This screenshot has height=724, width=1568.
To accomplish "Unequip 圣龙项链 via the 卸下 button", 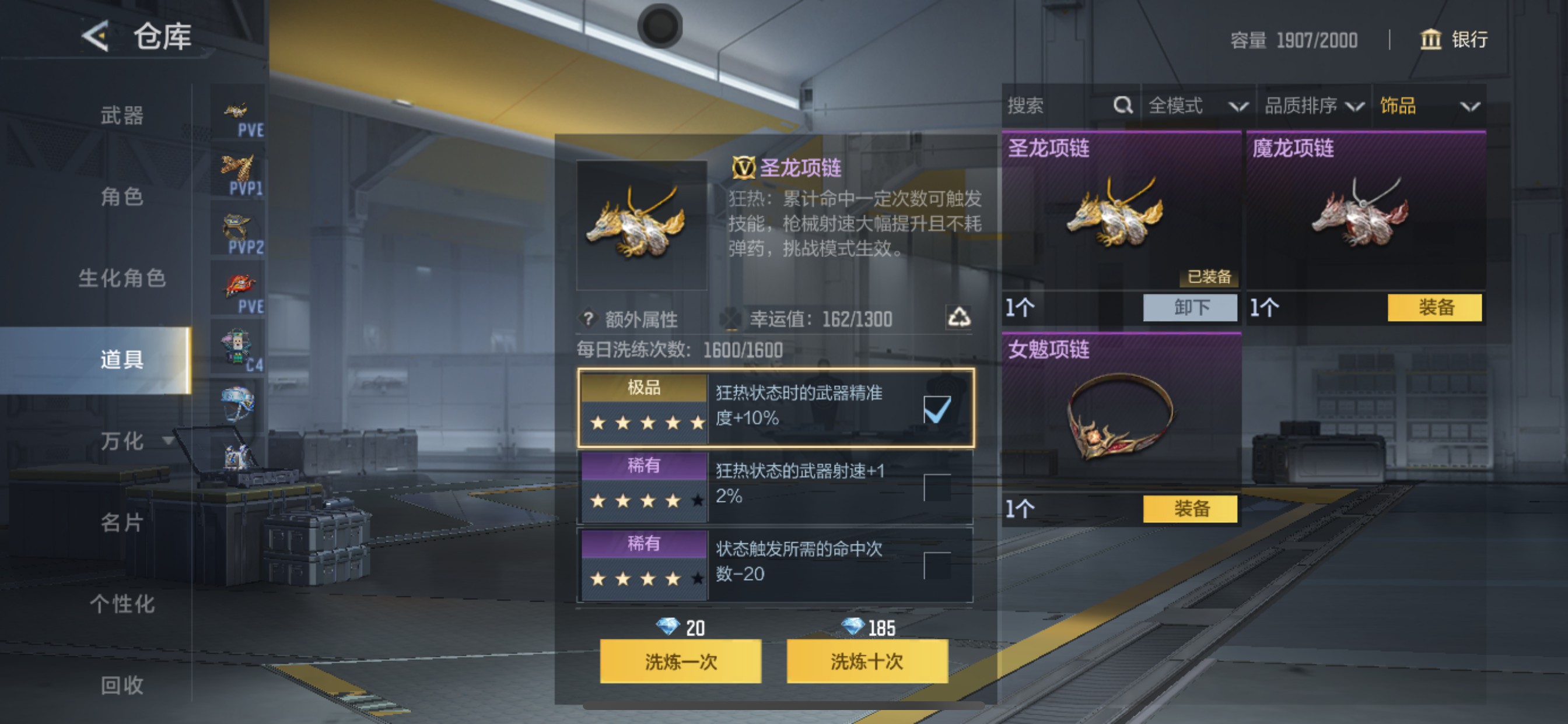I will 1190,309.
